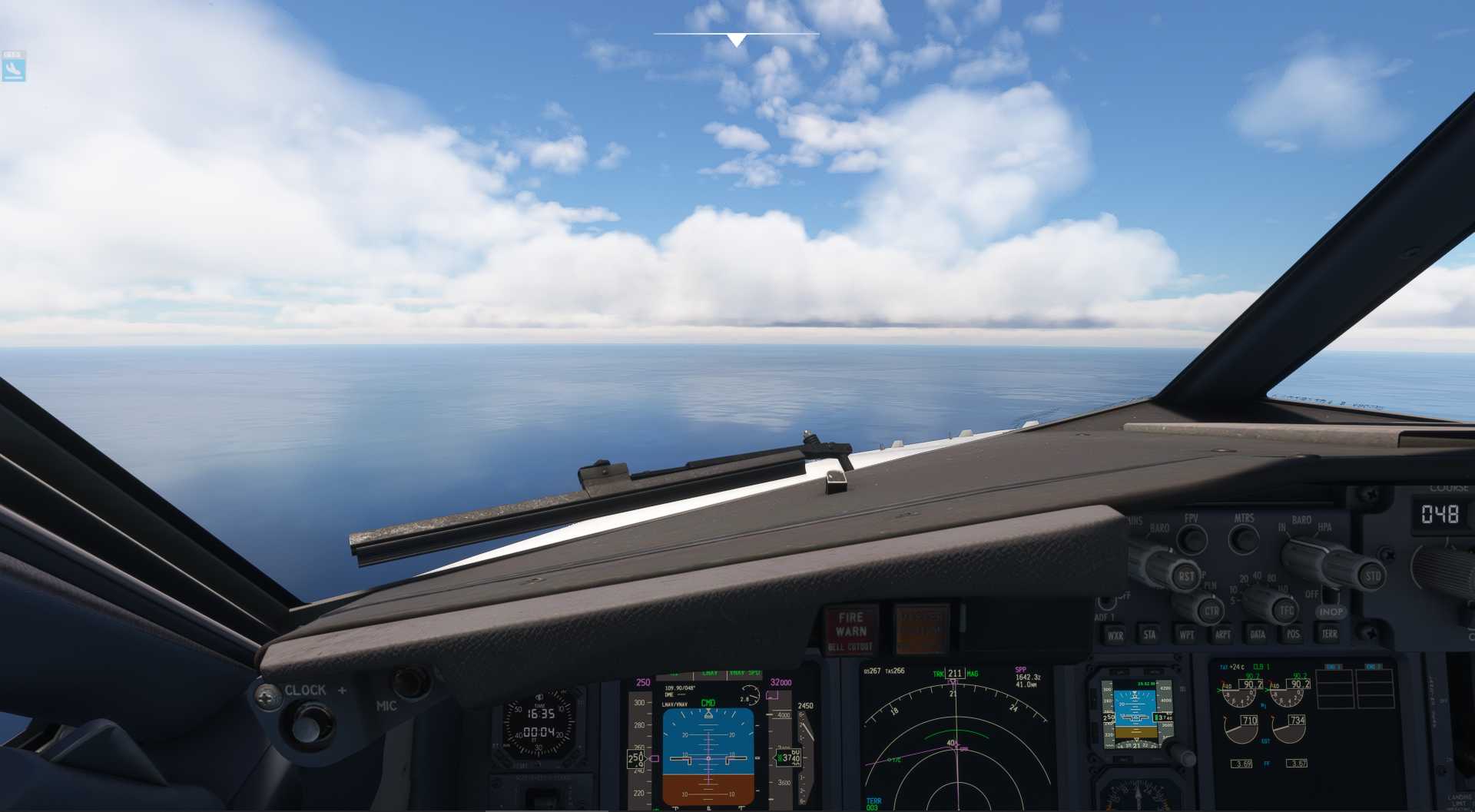Push the FIRE WARN bell cutout light

[x=850, y=630]
